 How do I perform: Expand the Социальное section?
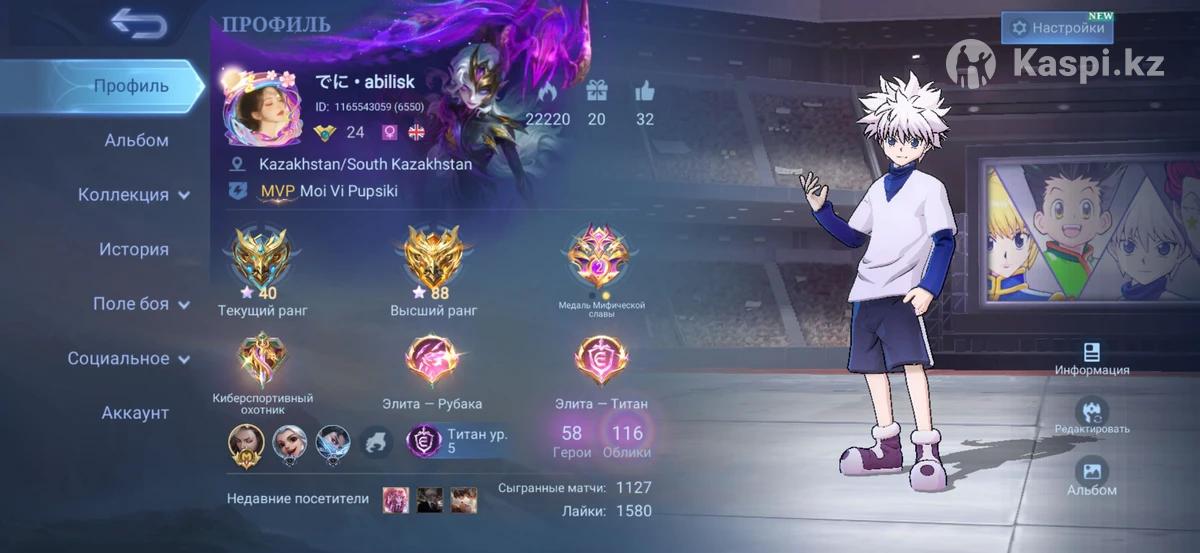coord(128,358)
